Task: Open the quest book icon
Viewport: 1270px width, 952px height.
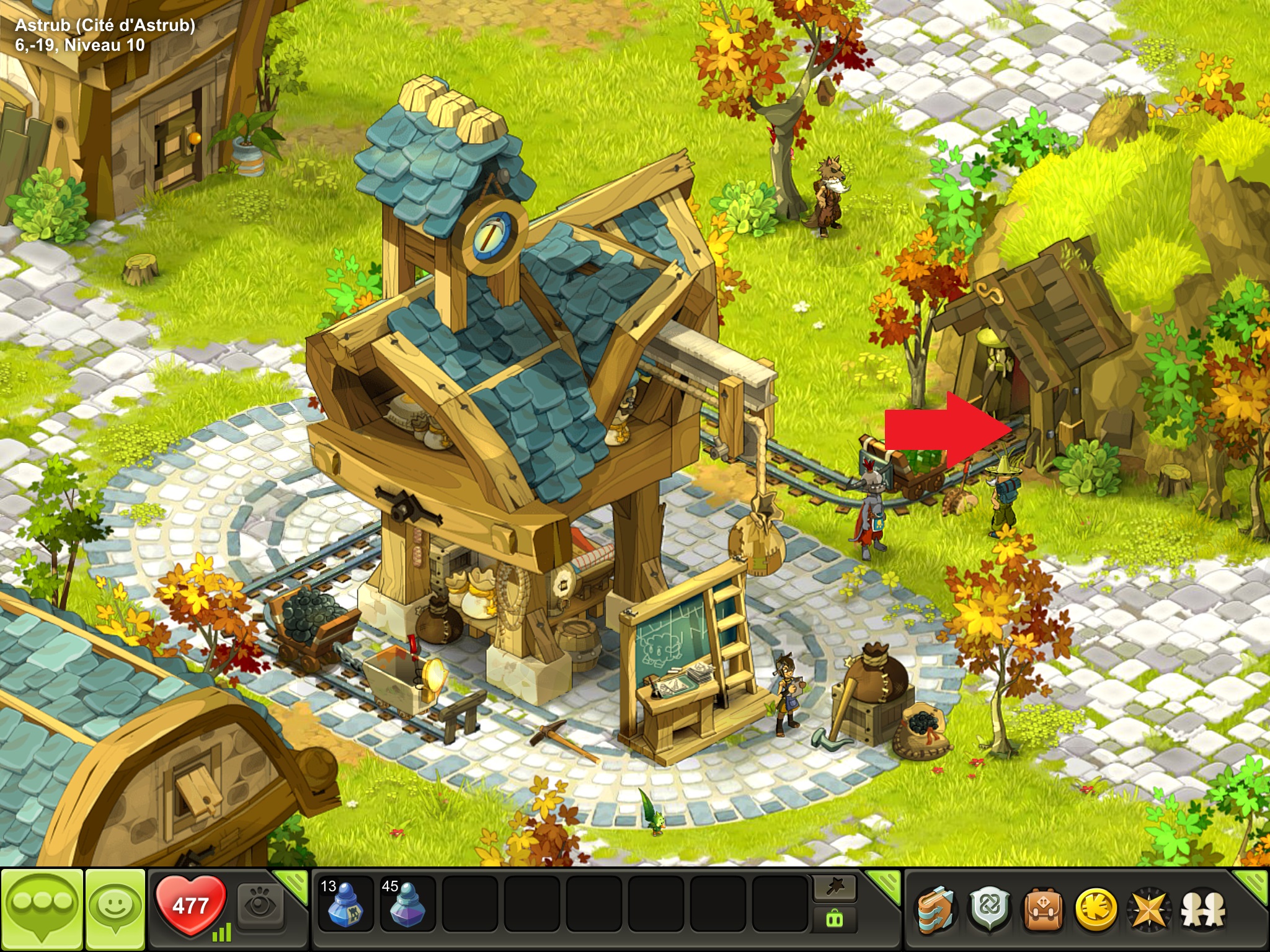Action: [936, 910]
